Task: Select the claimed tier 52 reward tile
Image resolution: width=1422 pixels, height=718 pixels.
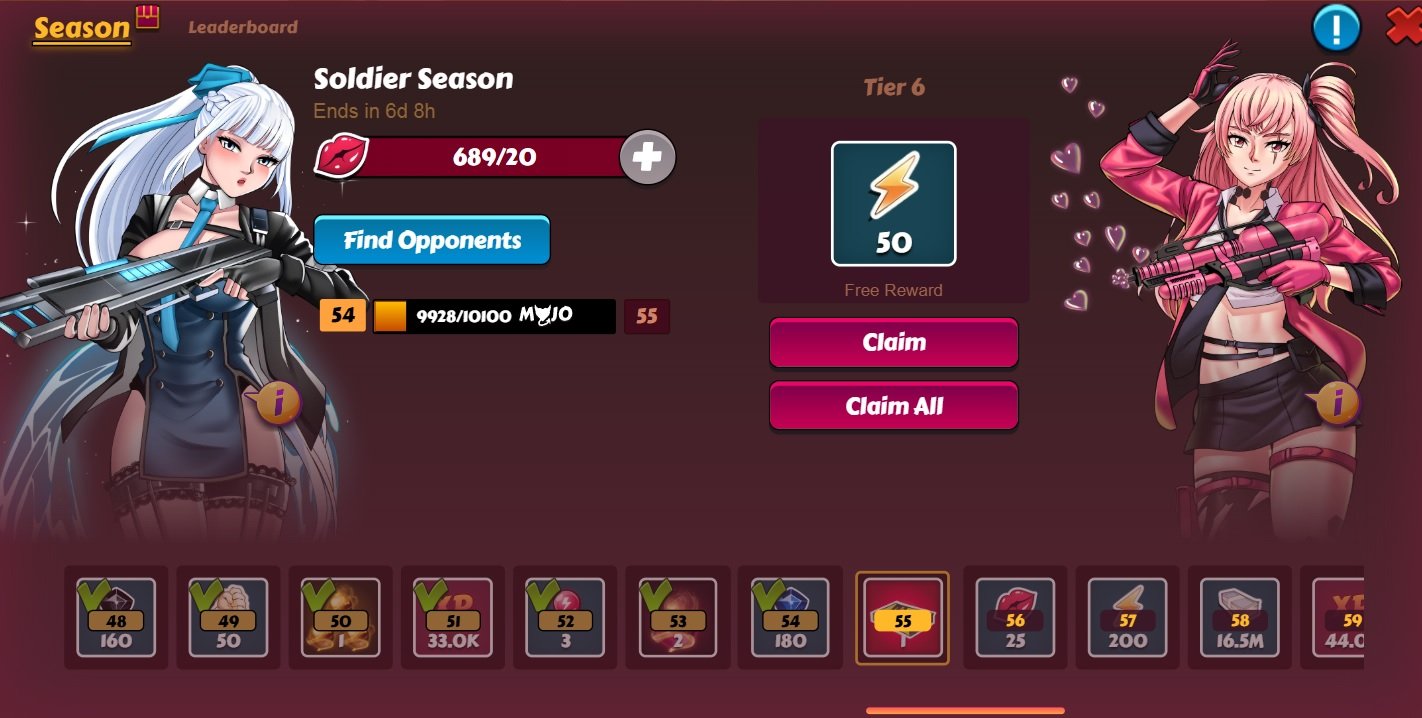Action: (565, 618)
